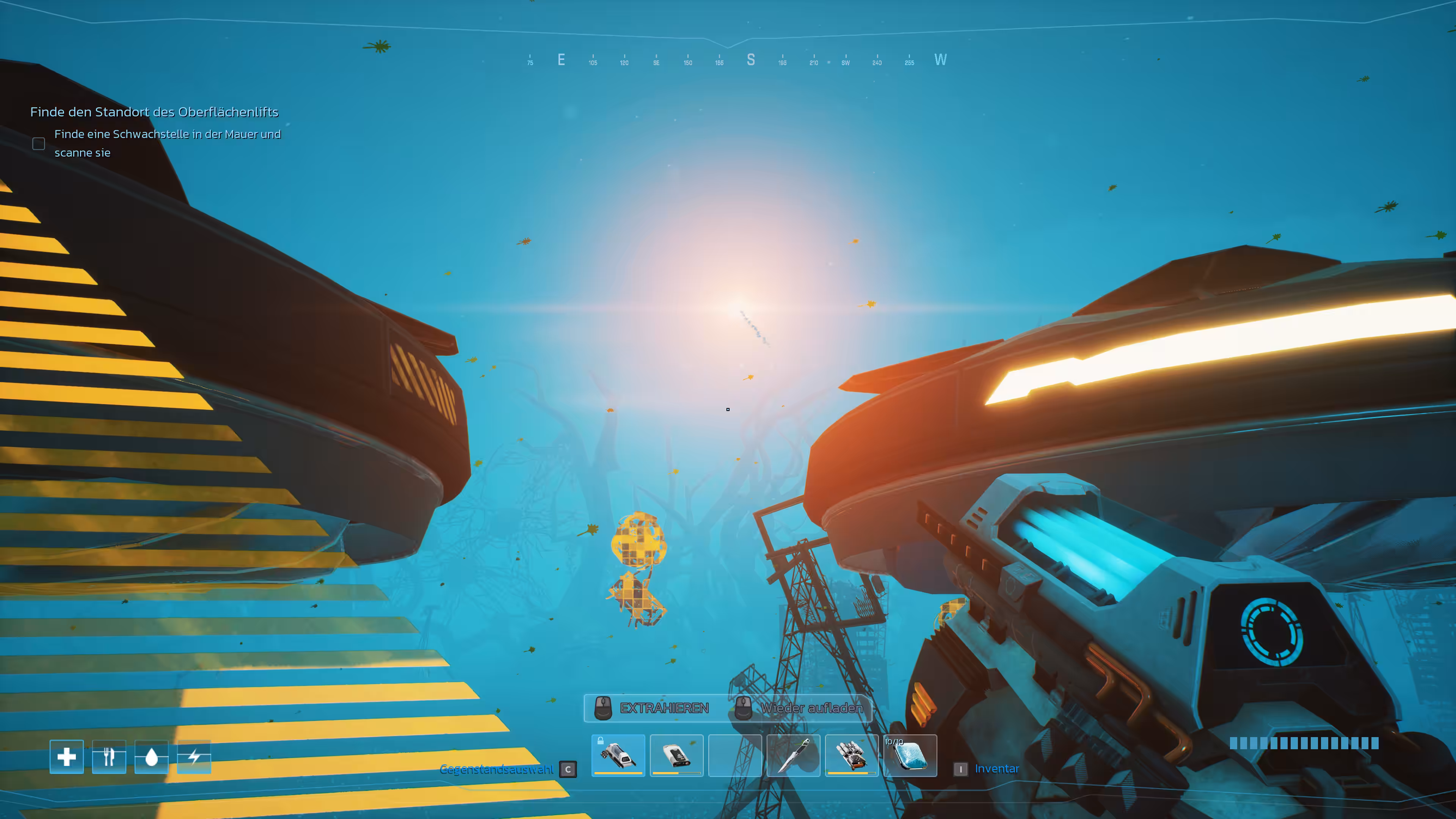Tick the 'Finde eine Schwachstelle' objective checkbox
The height and width of the screenshot is (819, 1456).
[x=38, y=144]
